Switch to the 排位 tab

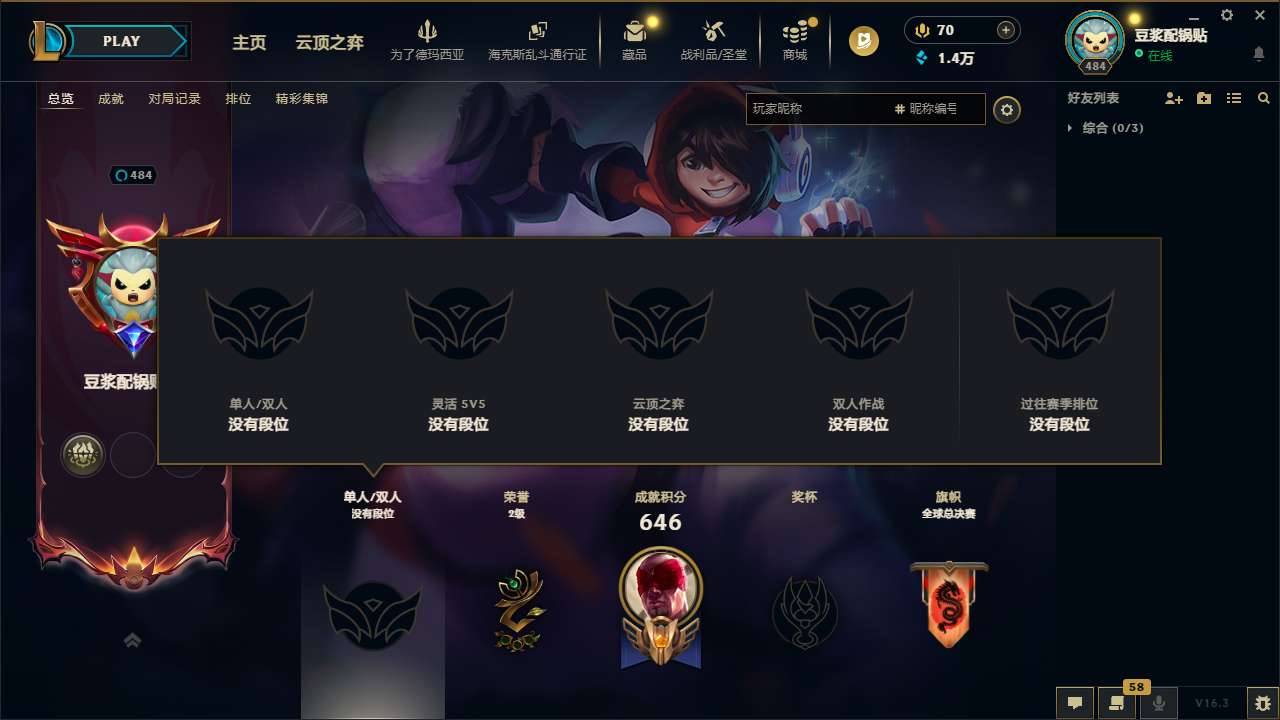coord(238,99)
